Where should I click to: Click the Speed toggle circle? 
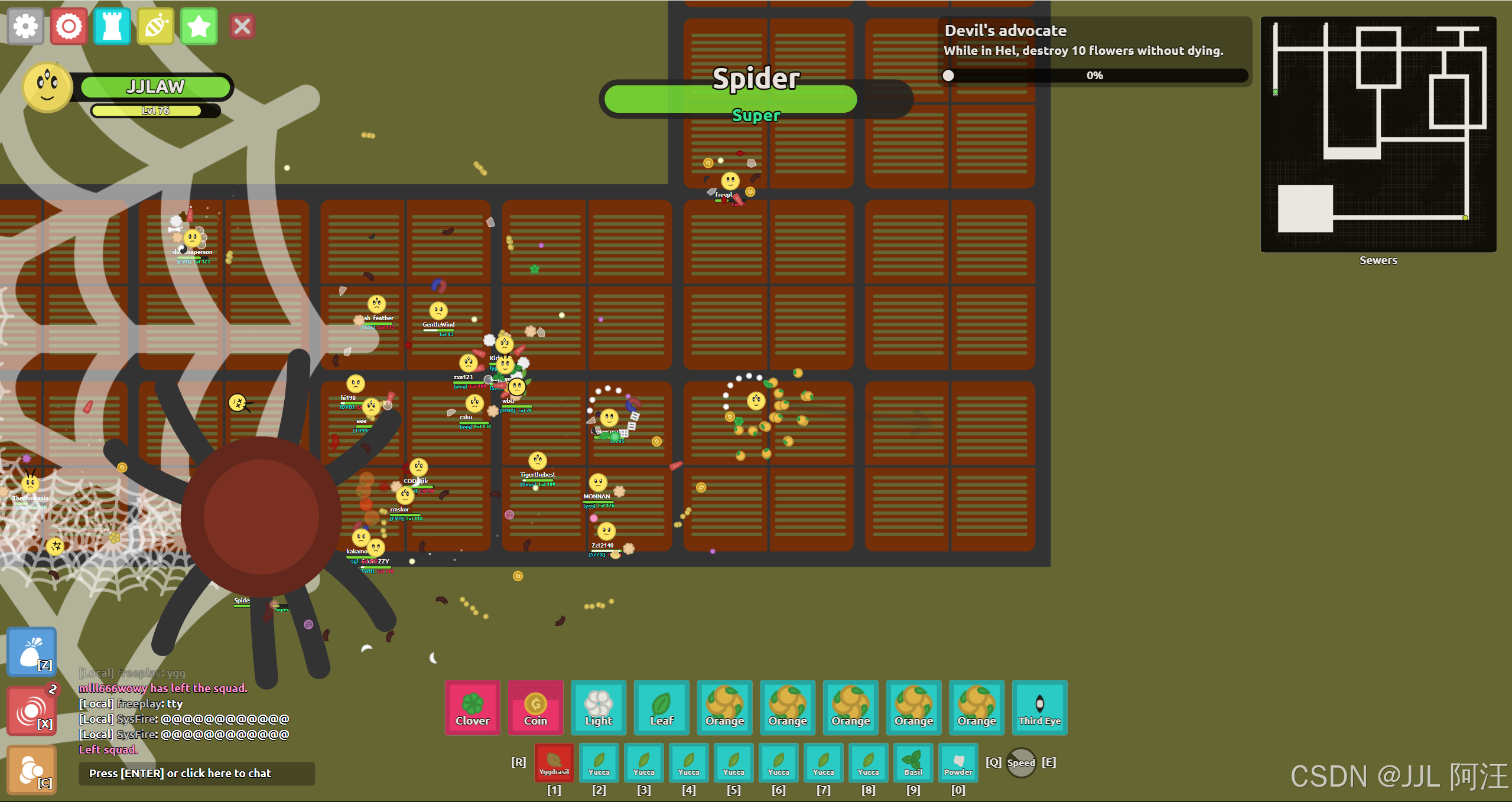coord(1021,762)
